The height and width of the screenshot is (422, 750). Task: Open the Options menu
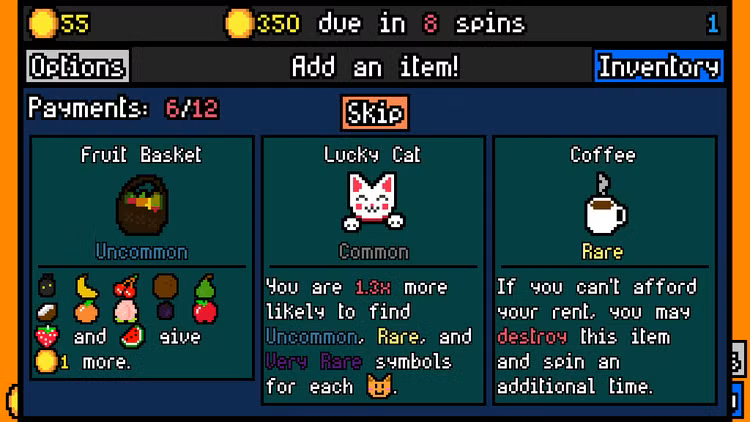point(77,67)
